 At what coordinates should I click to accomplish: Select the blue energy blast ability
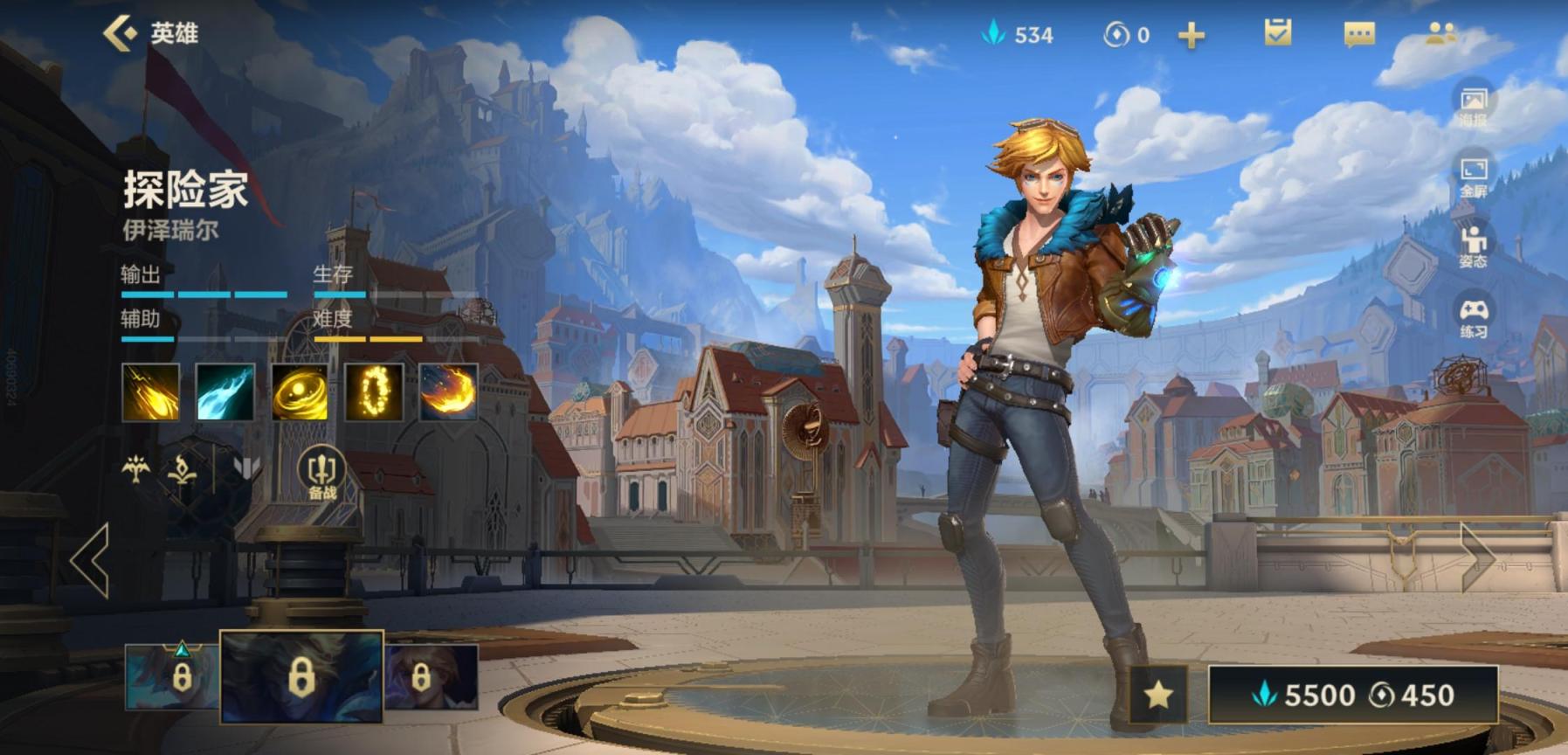225,392
